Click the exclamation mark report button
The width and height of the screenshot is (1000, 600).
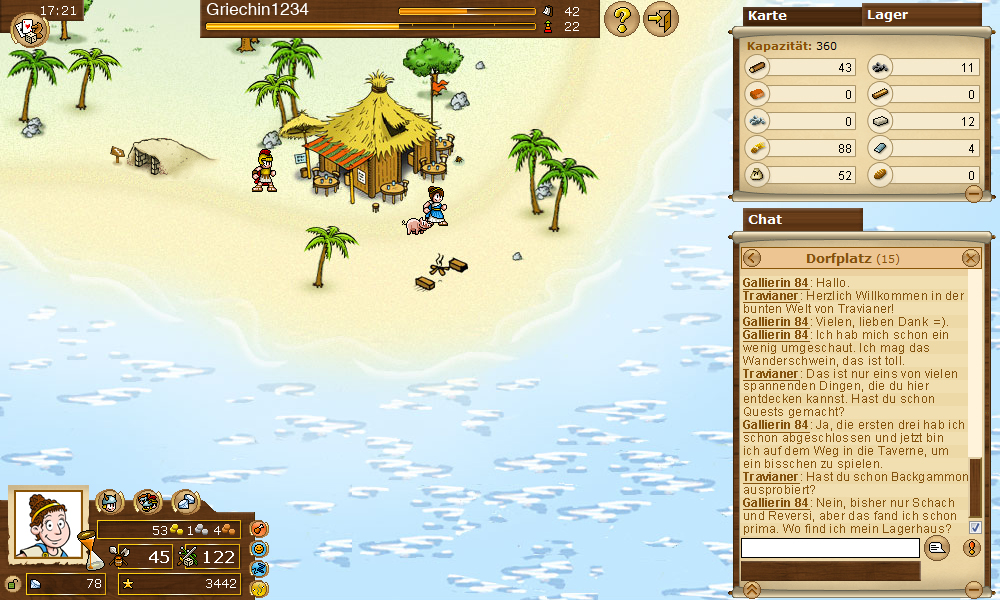[971, 547]
